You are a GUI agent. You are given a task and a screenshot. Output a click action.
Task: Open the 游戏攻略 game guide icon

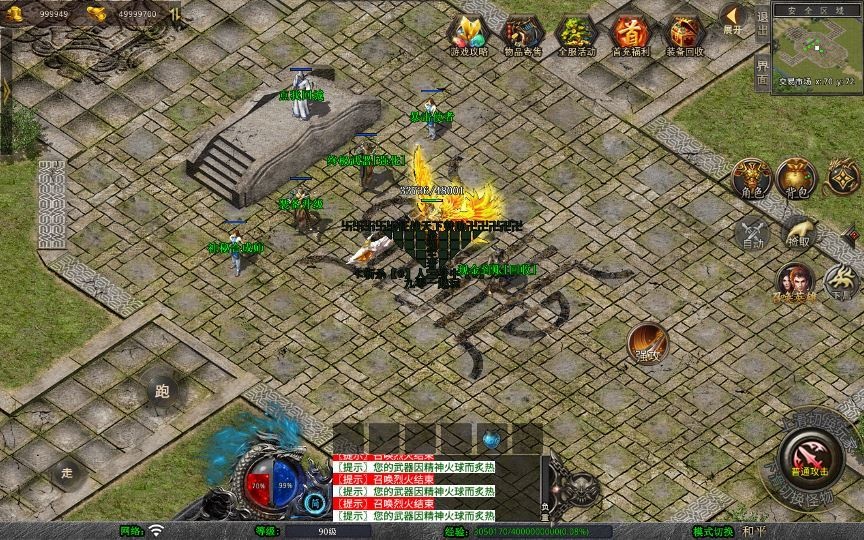pyautogui.click(x=468, y=36)
